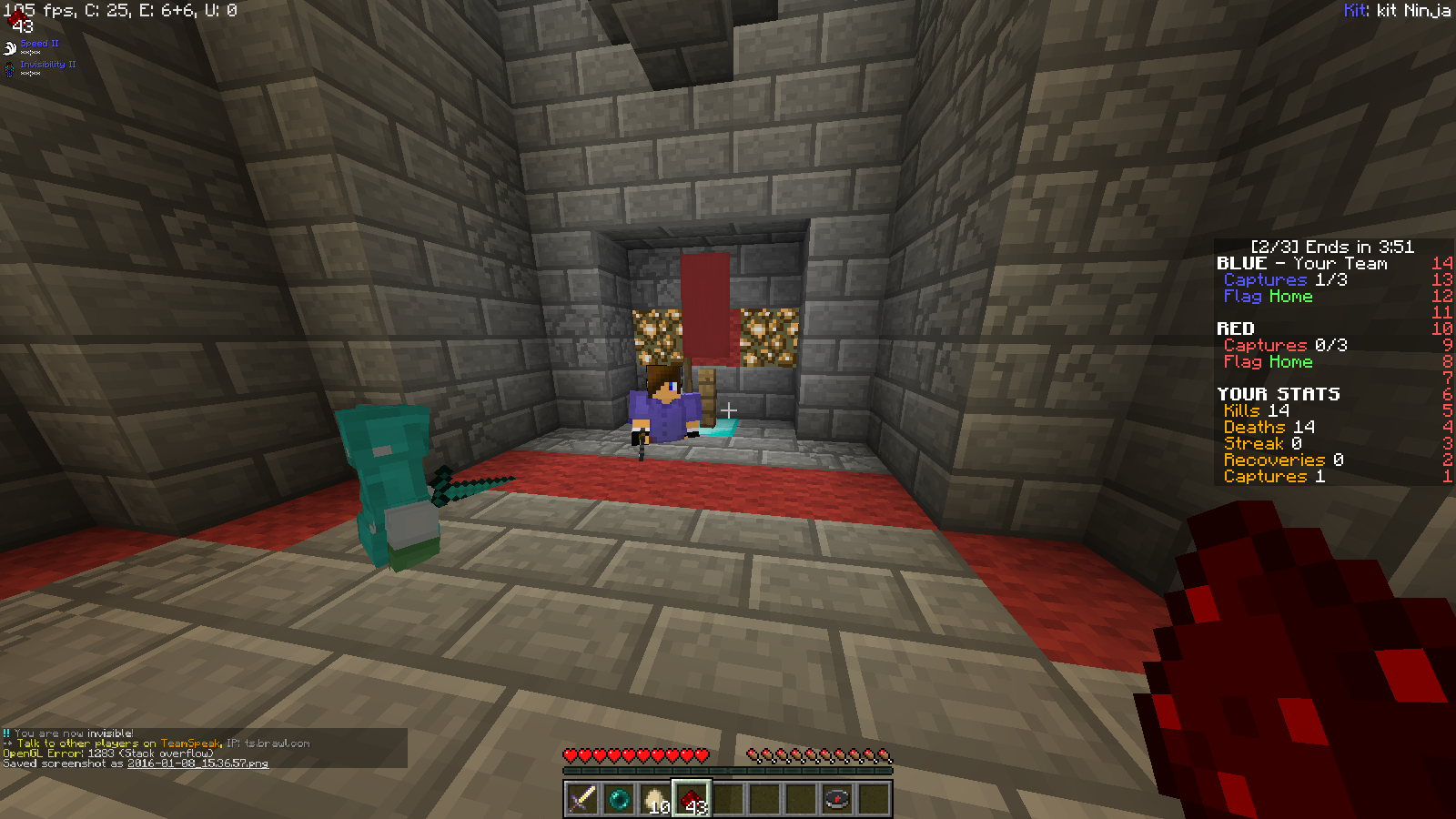The height and width of the screenshot is (819, 1456).
Task: Click the Invisibility II status effect icon
Action: [x=10, y=68]
